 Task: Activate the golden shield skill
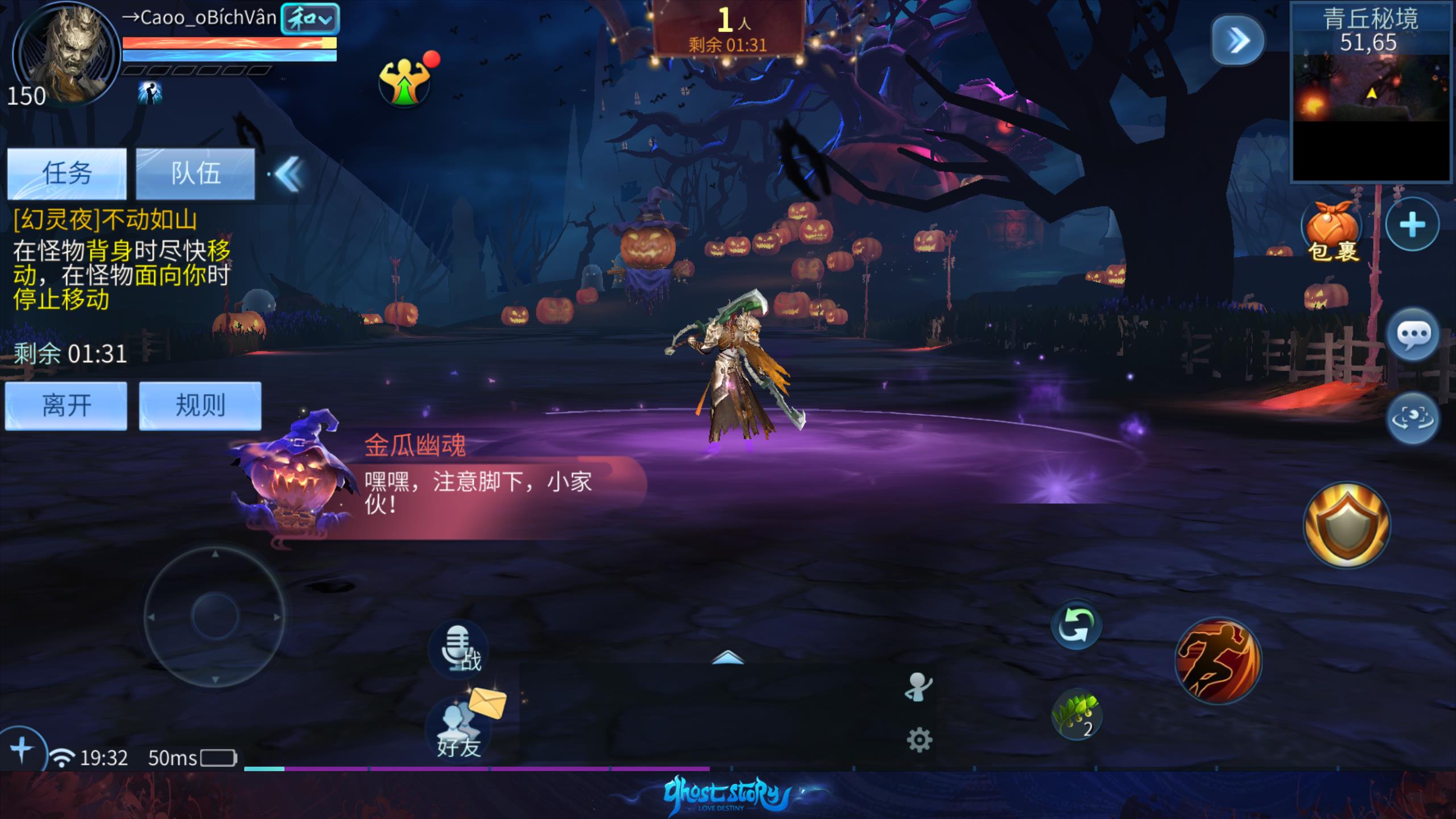pyautogui.click(x=1347, y=525)
